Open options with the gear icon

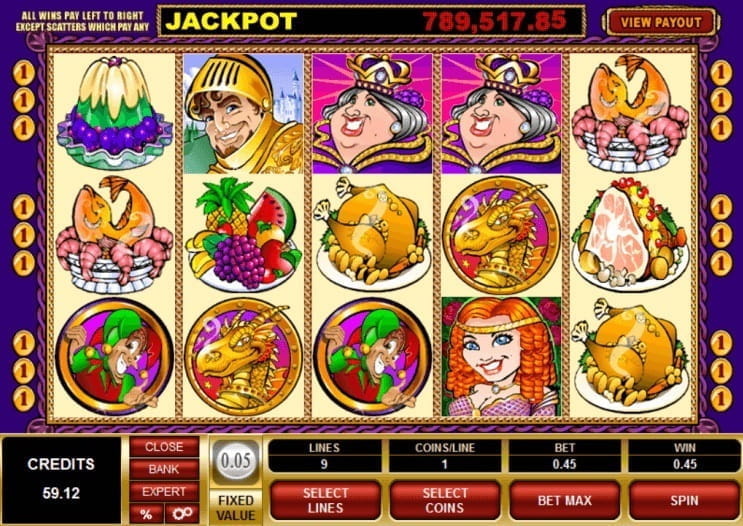pos(181,513)
